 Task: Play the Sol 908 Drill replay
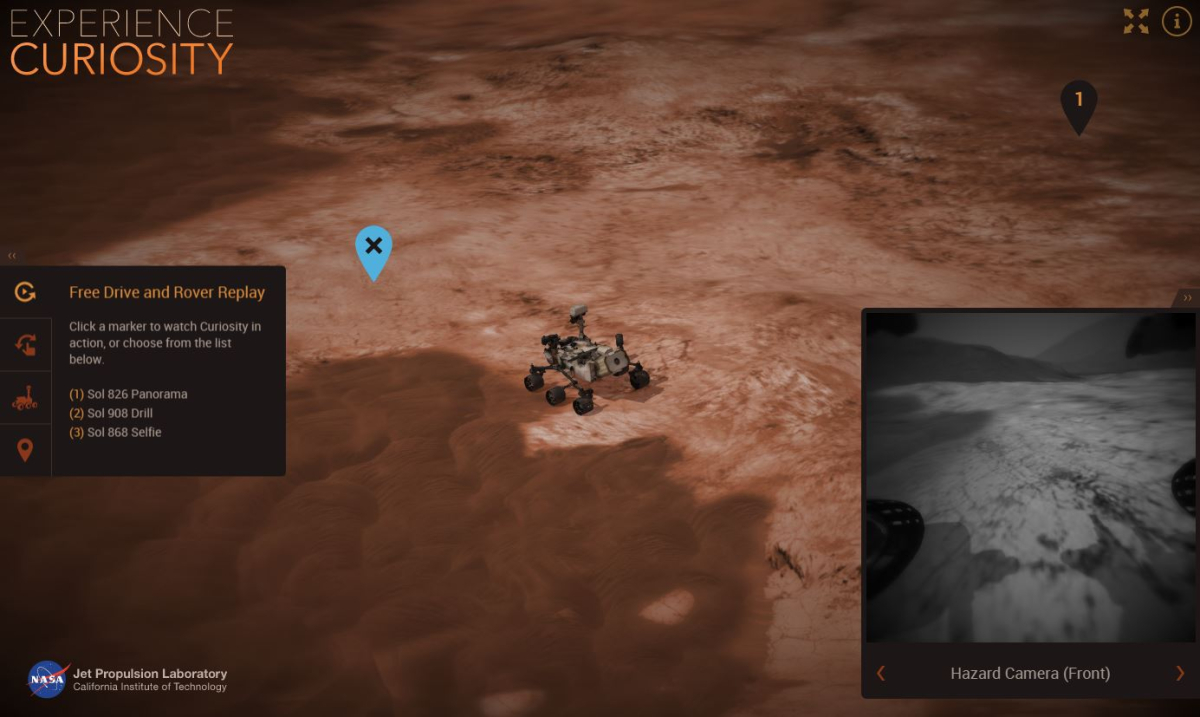point(111,413)
